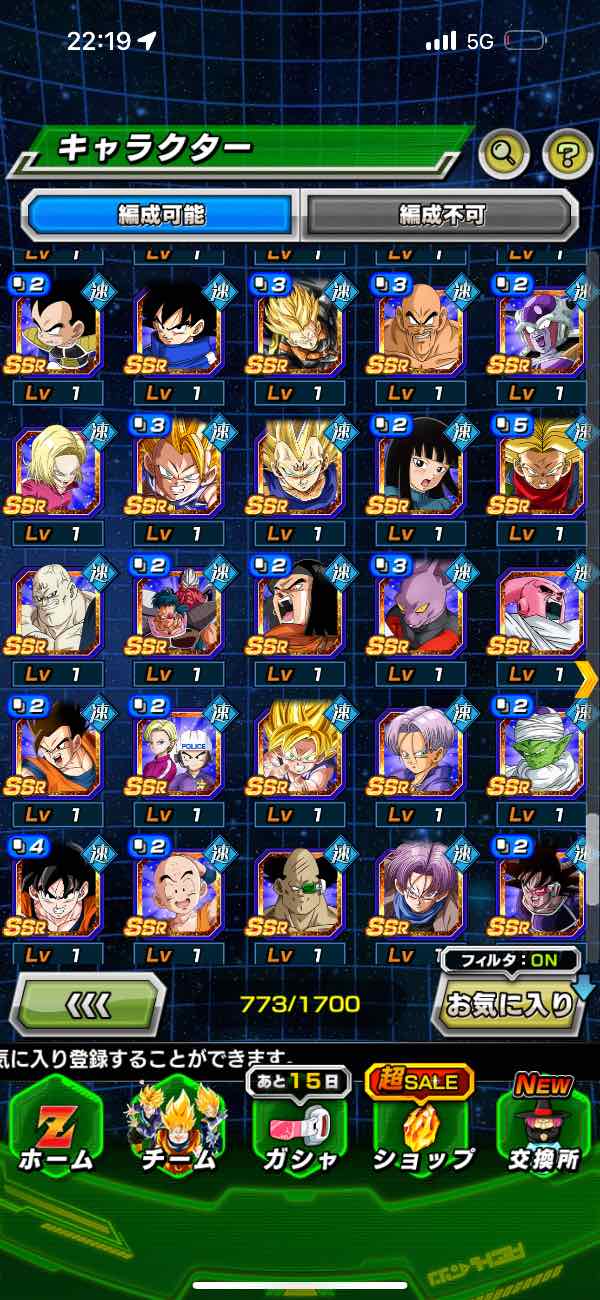Screen dimensions: 600x1300
Task: Open the question mark help button
Action: pyautogui.click(x=567, y=153)
